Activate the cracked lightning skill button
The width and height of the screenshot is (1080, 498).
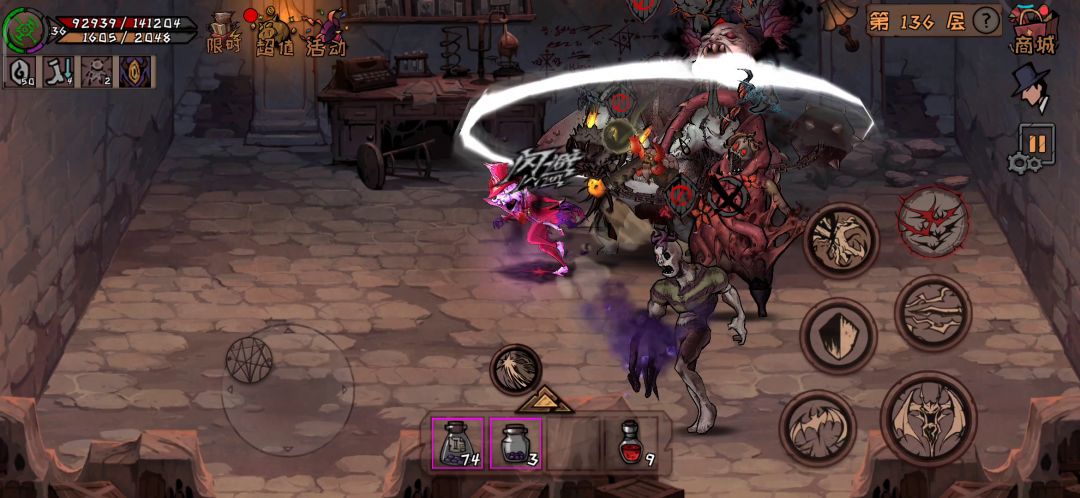(x=932, y=313)
